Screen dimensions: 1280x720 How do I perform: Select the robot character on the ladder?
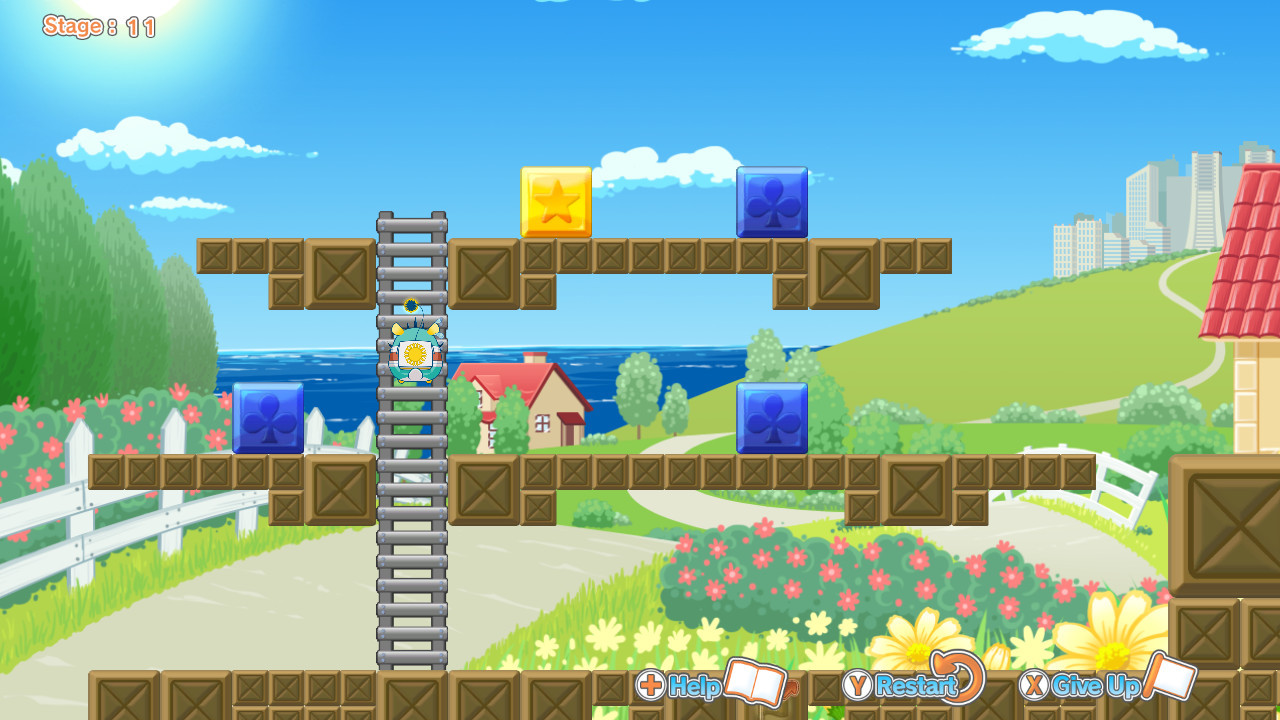pyautogui.click(x=412, y=355)
